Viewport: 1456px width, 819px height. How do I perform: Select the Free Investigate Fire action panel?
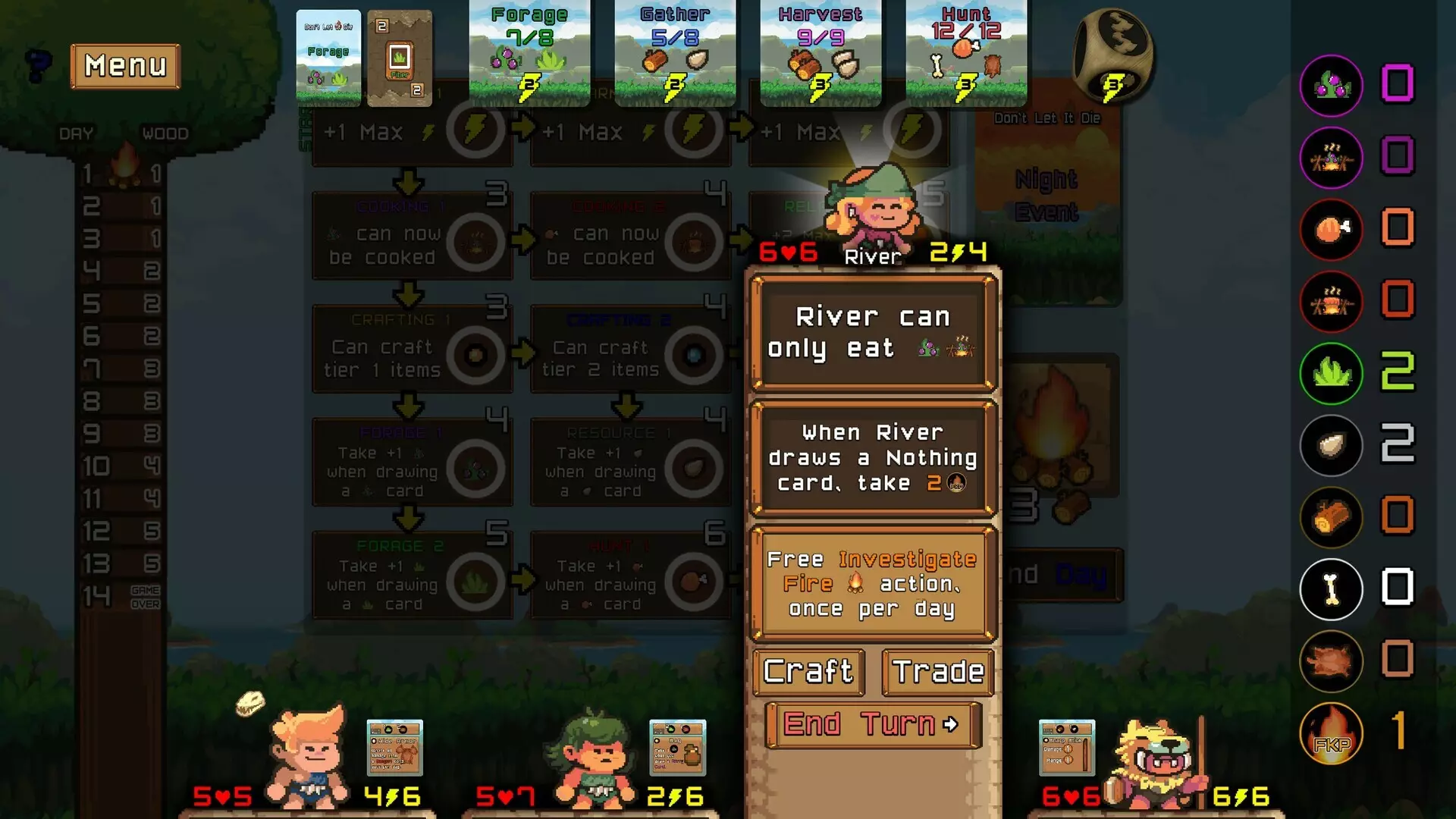pos(873,584)
